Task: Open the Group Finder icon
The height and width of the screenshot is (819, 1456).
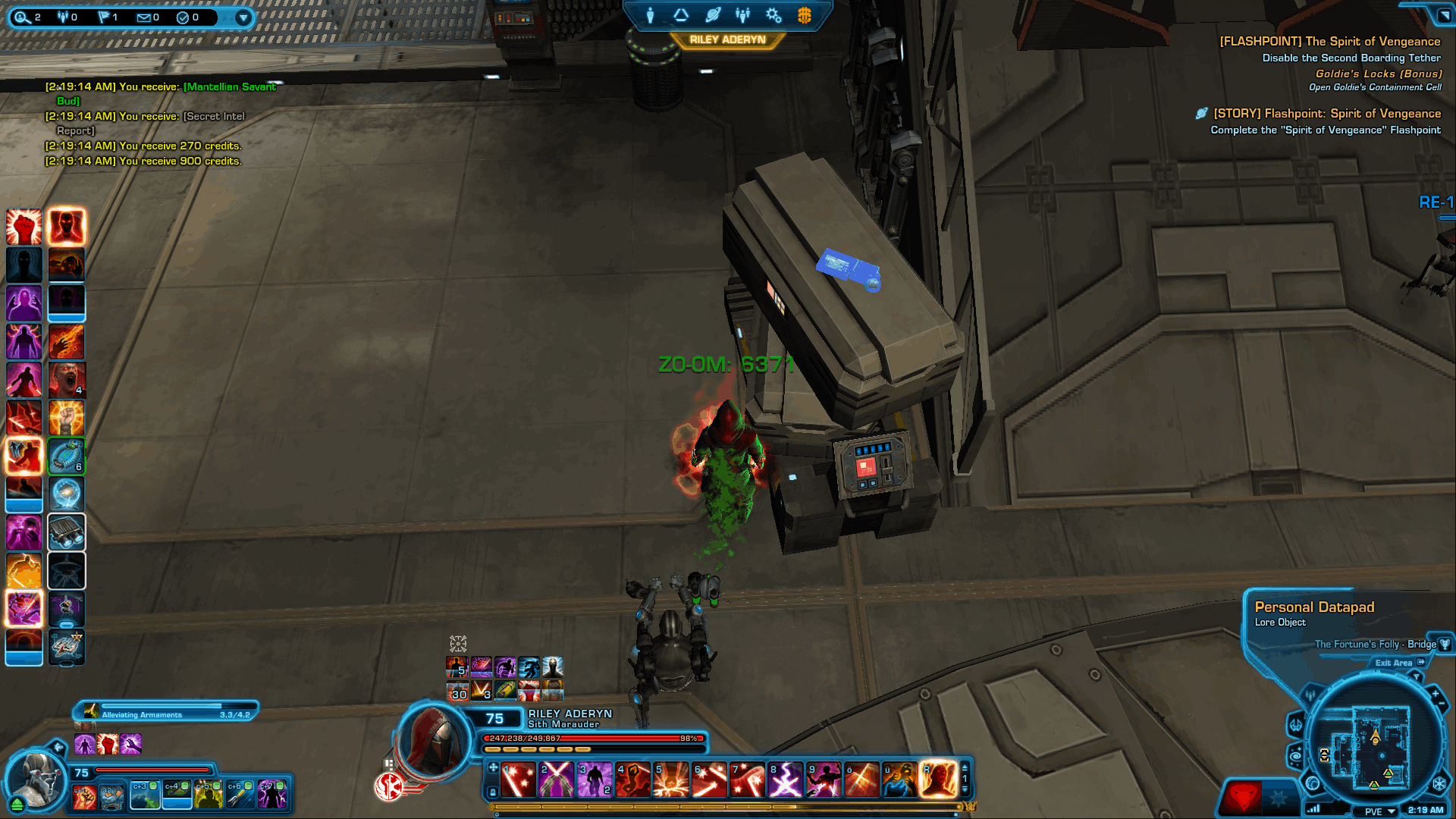Action: click(743, 15)
